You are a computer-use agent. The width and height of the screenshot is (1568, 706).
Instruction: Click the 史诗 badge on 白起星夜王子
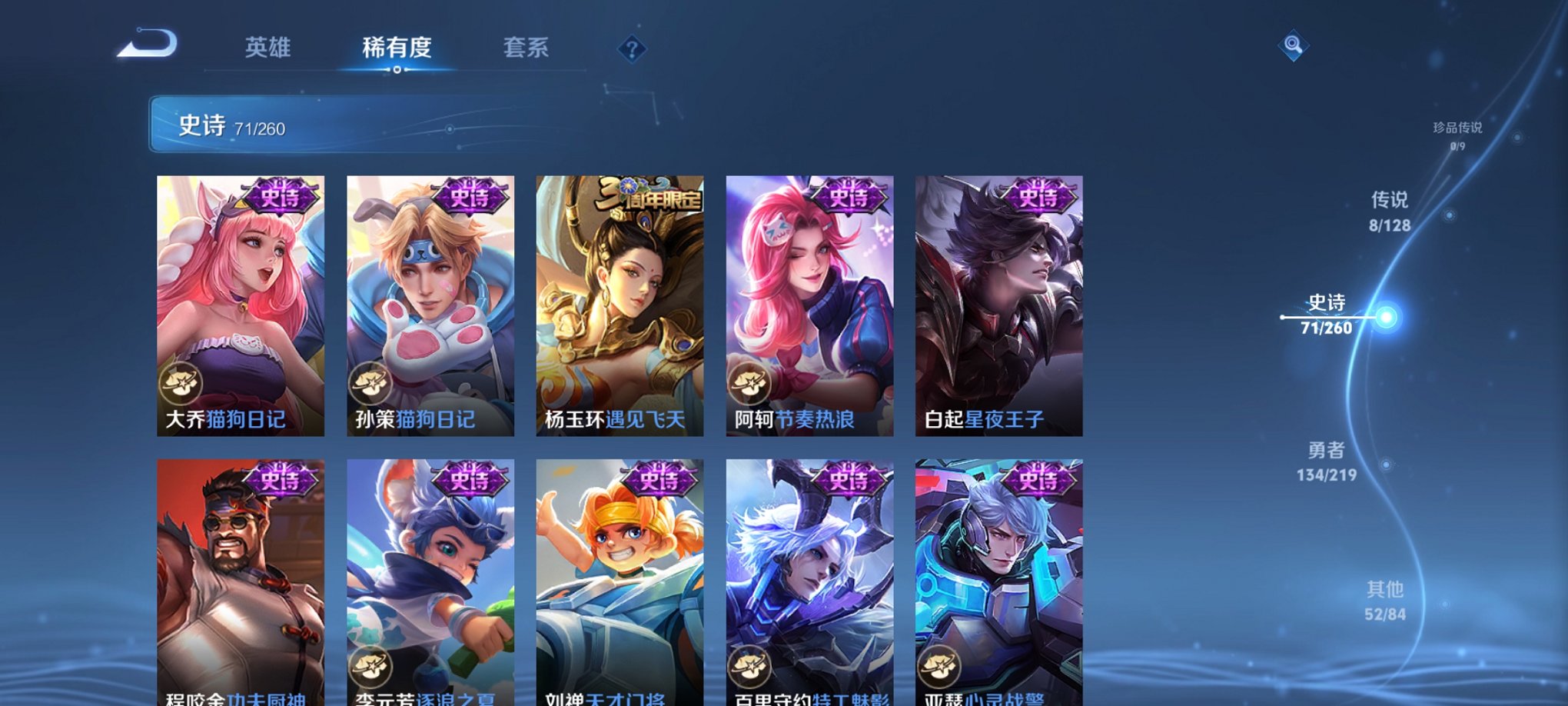pos(1036,195)
